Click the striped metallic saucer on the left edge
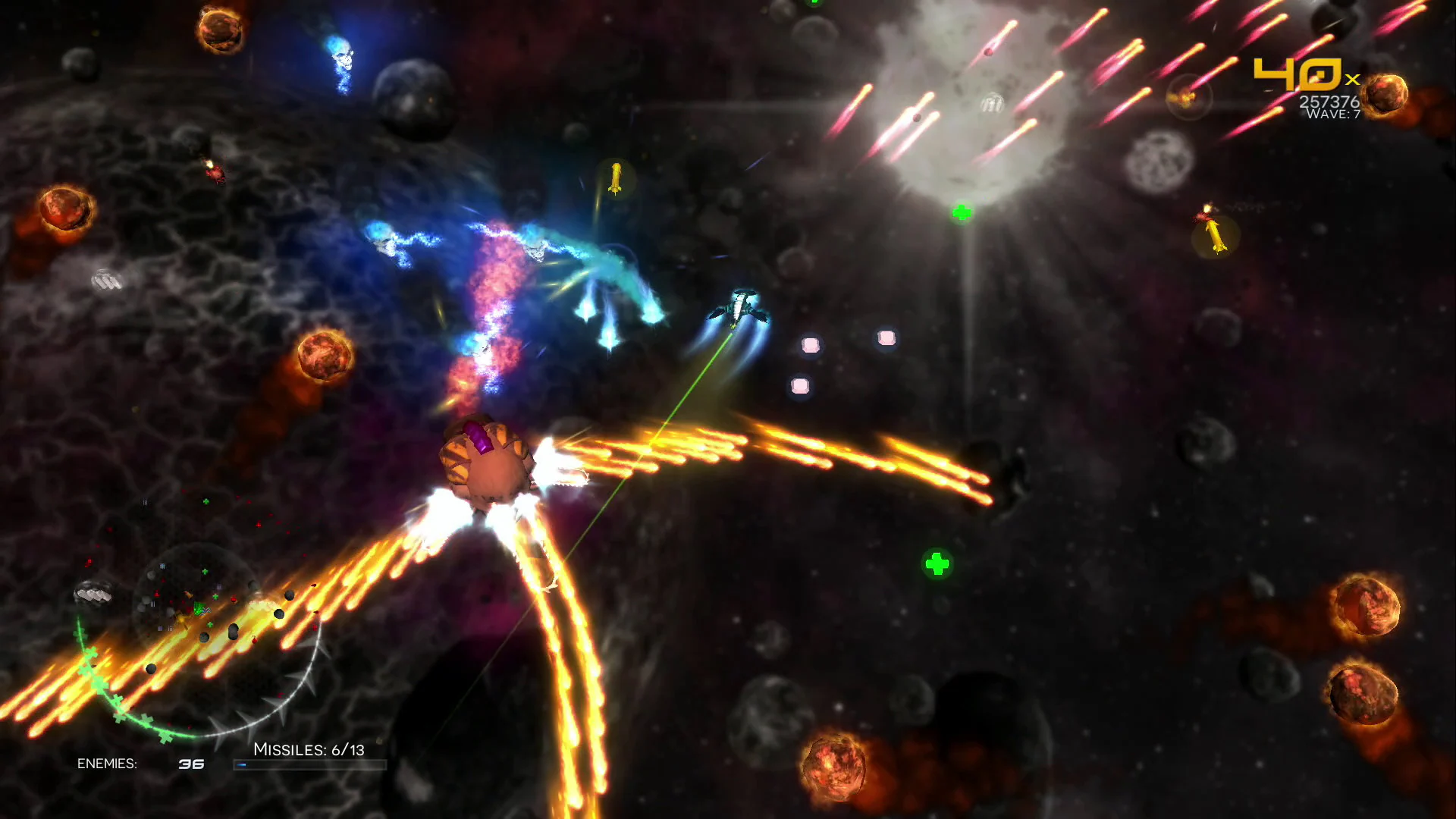Image resolution: width=1456 pixels, height=819 pixels. click(x=106, y=279)
